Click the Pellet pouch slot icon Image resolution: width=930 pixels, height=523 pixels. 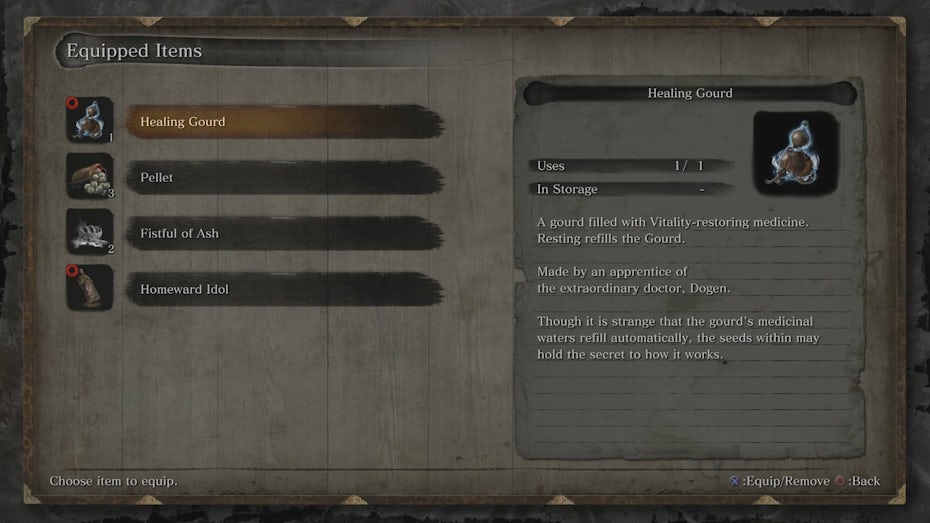89,177
